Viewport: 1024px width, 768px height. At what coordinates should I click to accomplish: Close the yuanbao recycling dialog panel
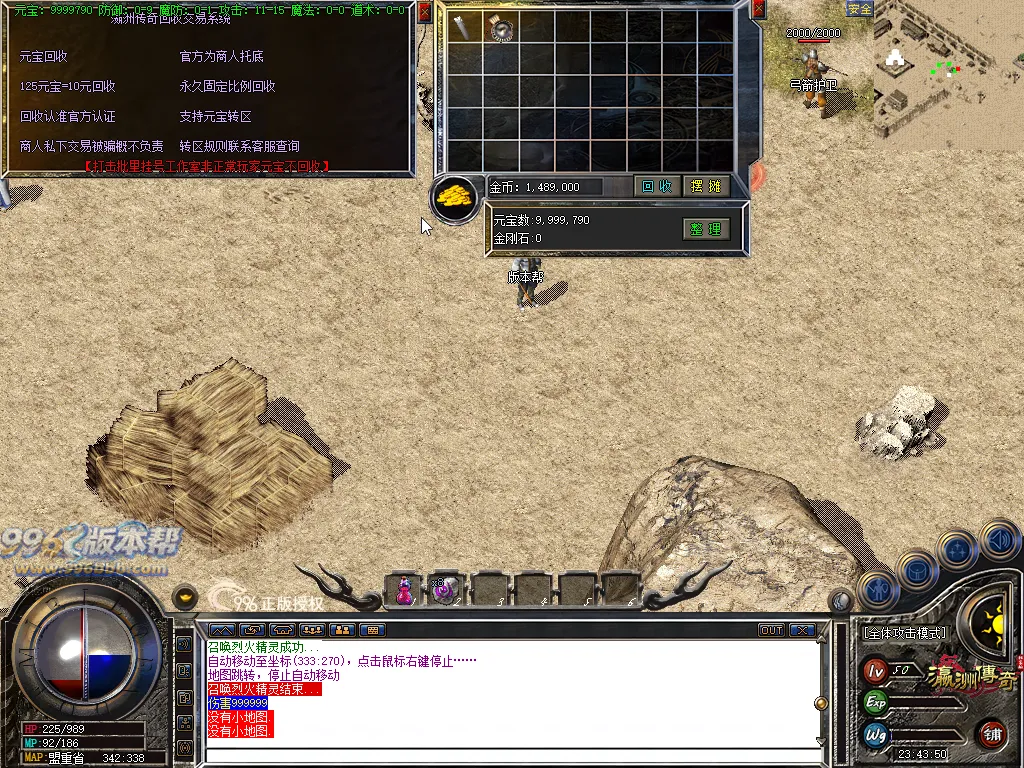[x=424, y=11]
